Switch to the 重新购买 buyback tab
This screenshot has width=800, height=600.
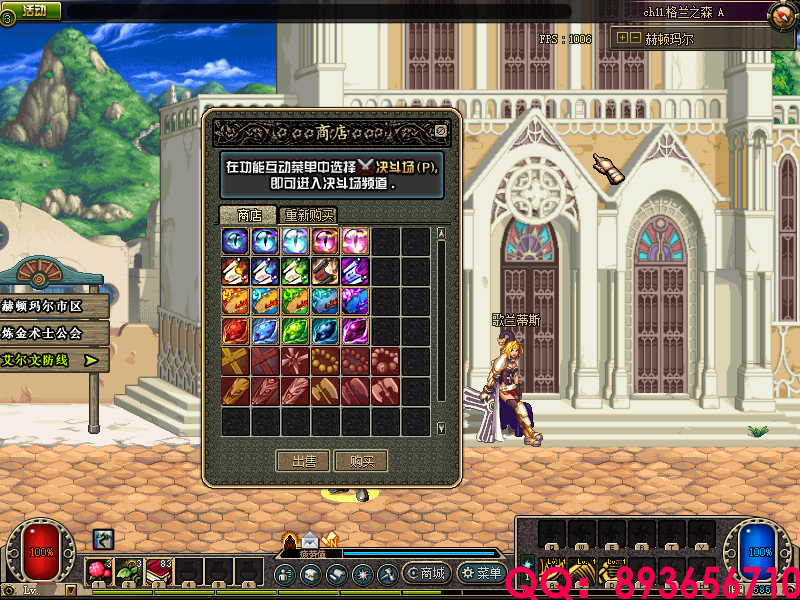(x=308, y=215)
